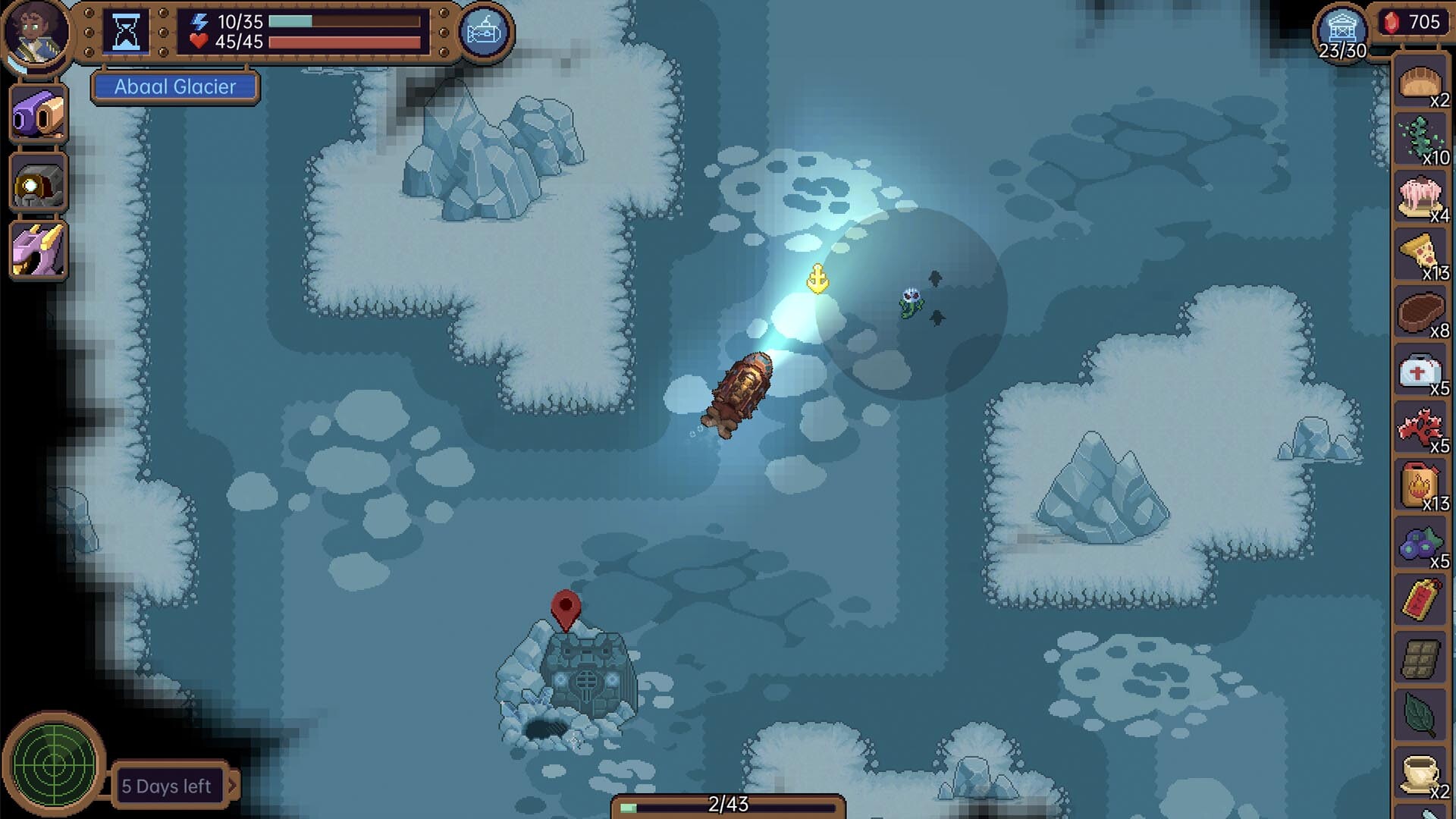Click the red gem currency counter
This screenshot has height=819, width=1456.
click(x=1415, y=23)
